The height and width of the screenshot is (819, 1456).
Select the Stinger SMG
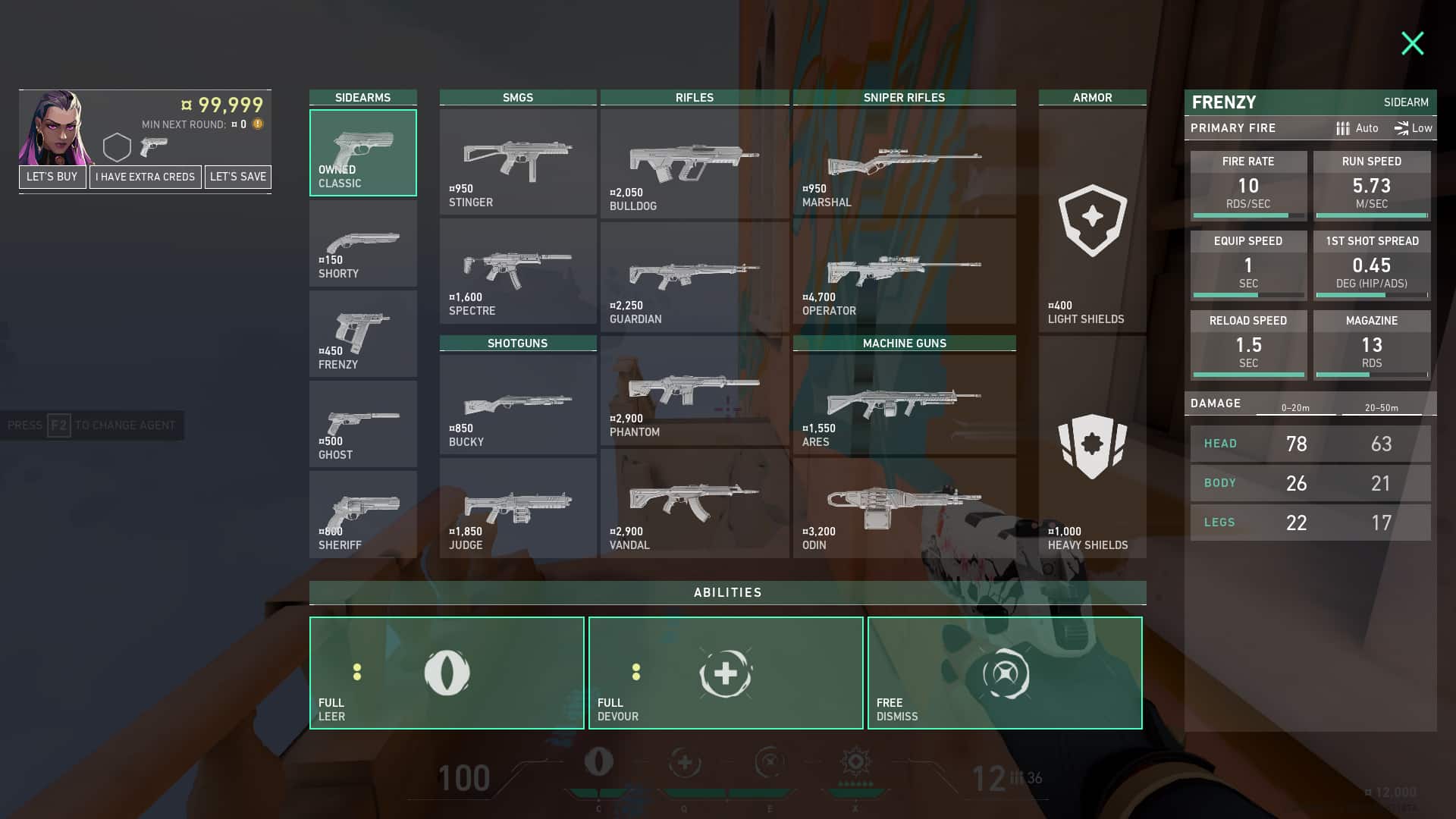point(518,162)
